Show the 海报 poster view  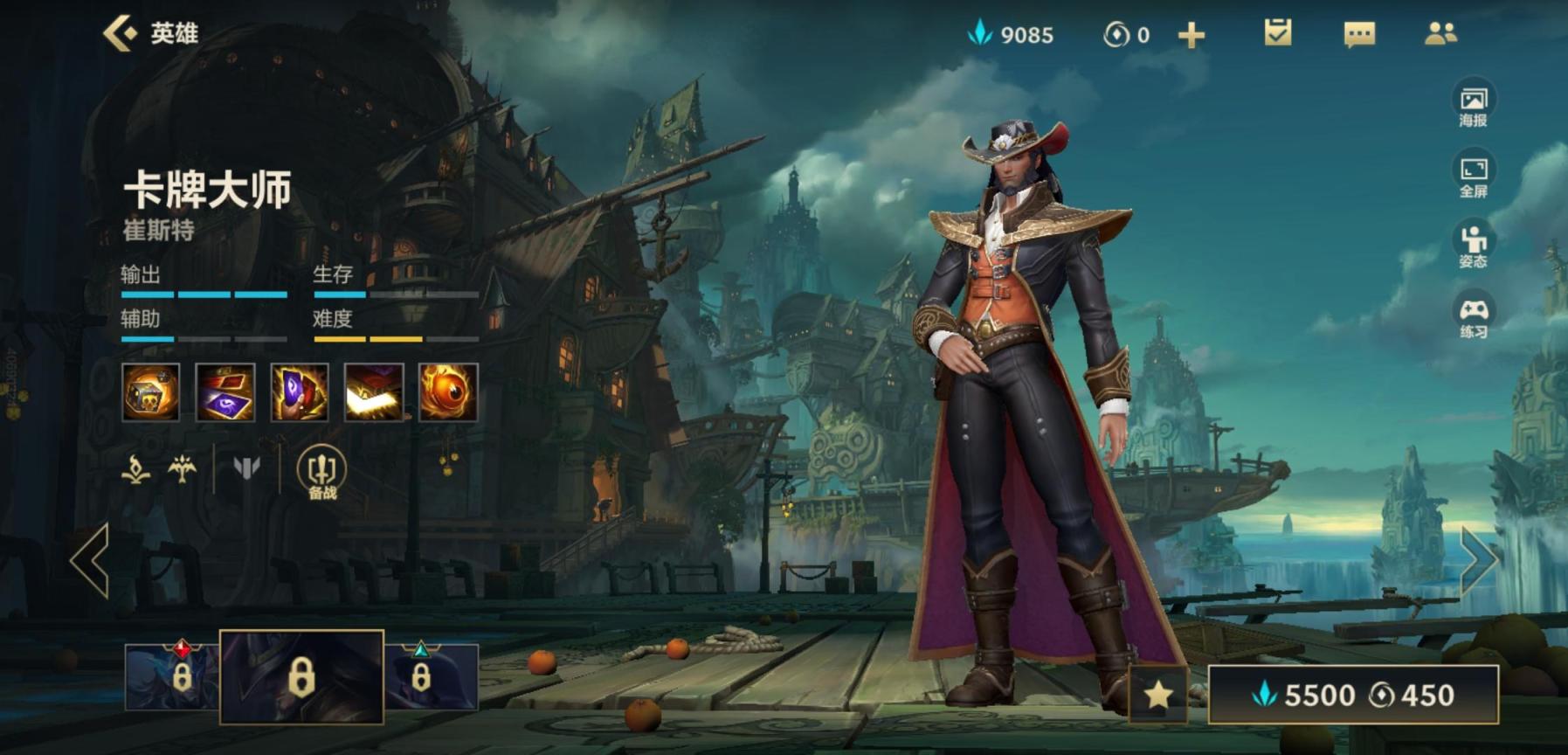[x=1473, y=105]
